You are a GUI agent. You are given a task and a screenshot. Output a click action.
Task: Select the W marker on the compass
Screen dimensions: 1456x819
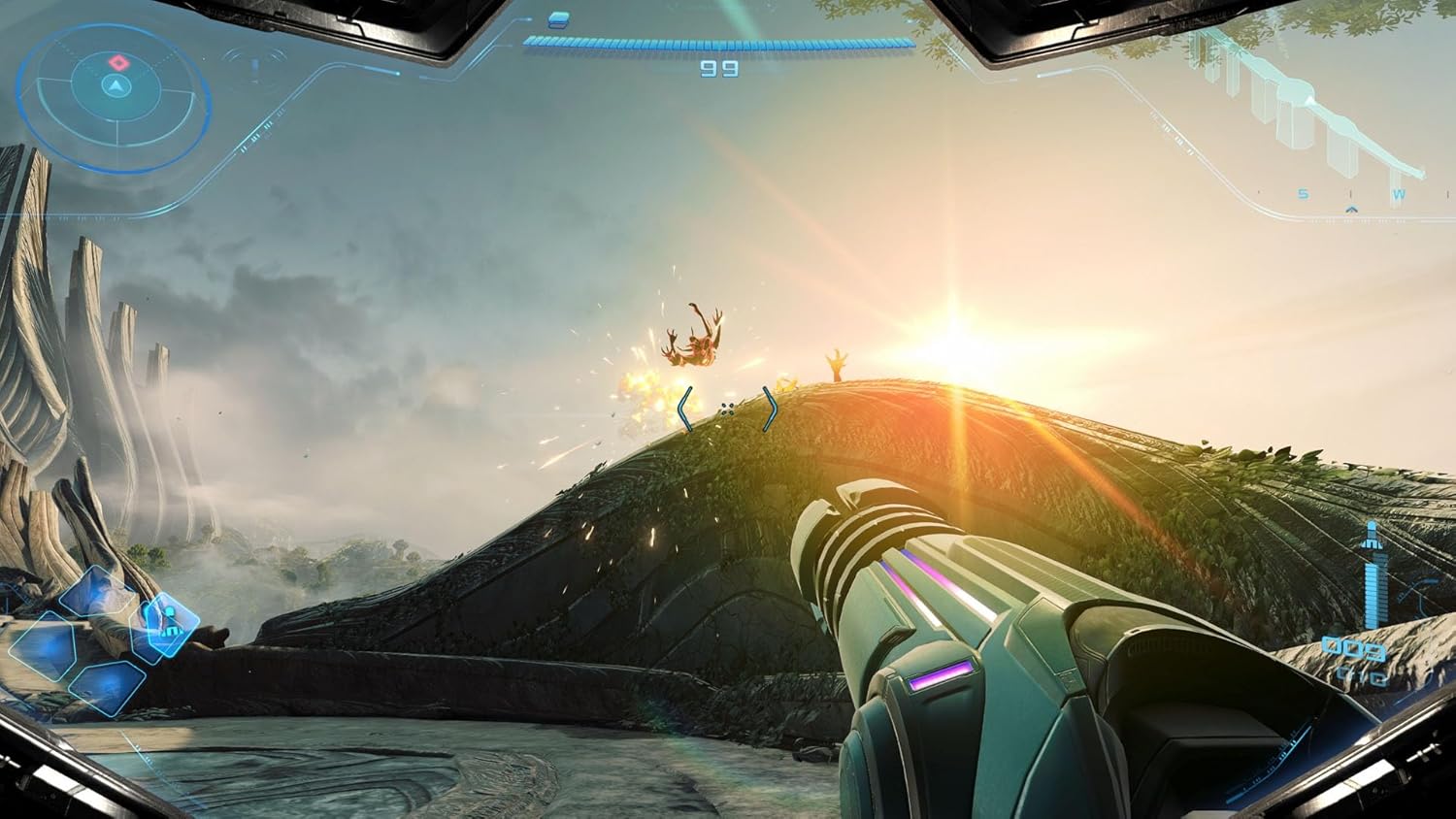pos(1397,194)
